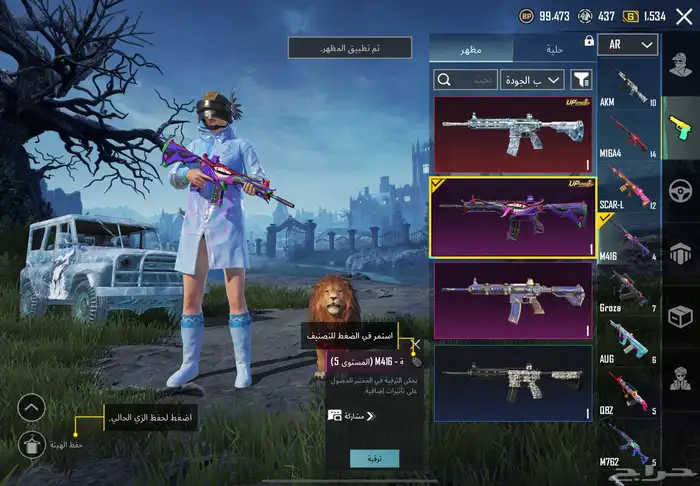Open the pistol weapons category
The width and height of the screenshot is (700, 486).
click(x=680, y=127)
